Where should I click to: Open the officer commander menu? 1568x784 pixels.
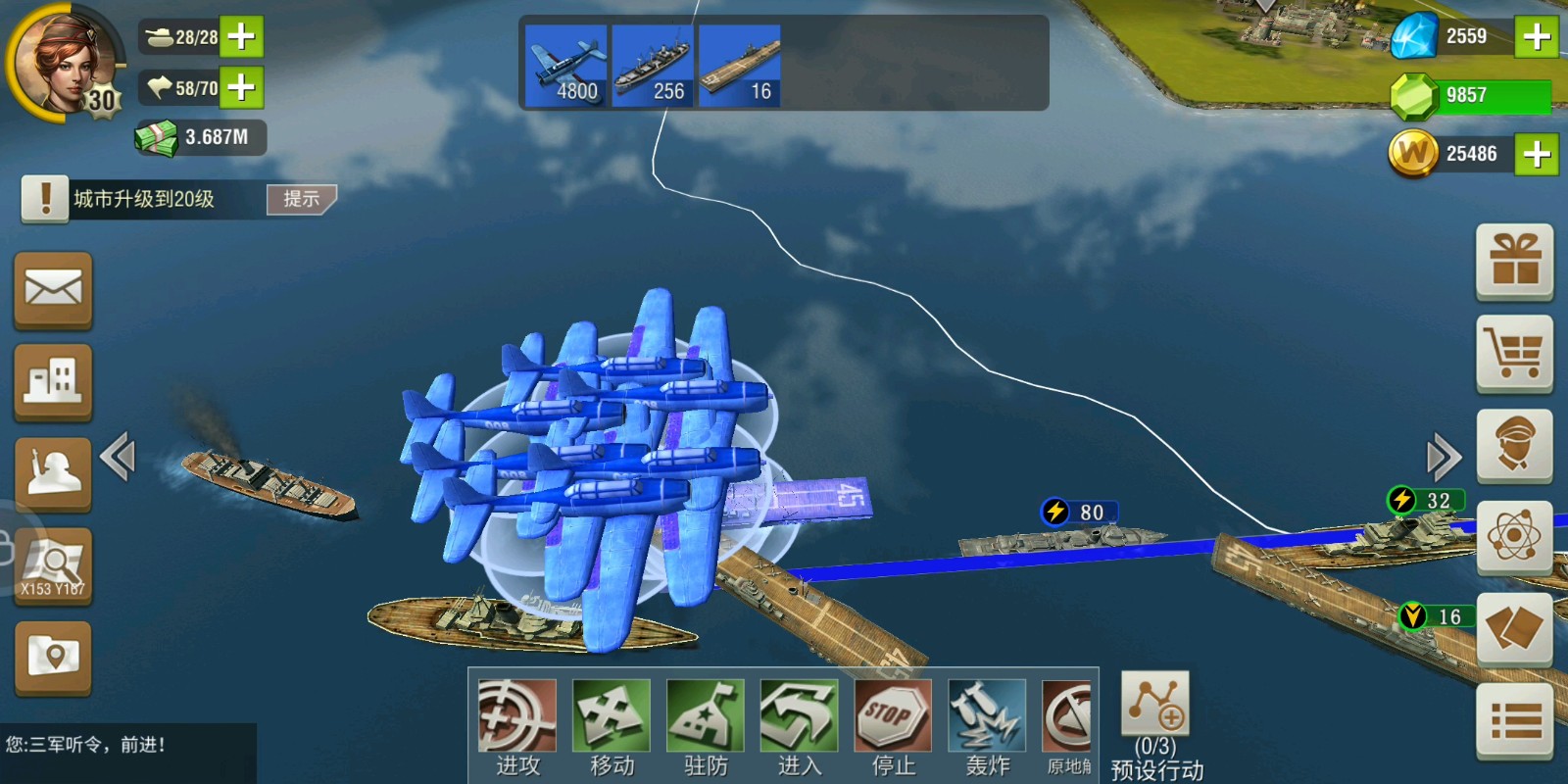(1514, 446)
